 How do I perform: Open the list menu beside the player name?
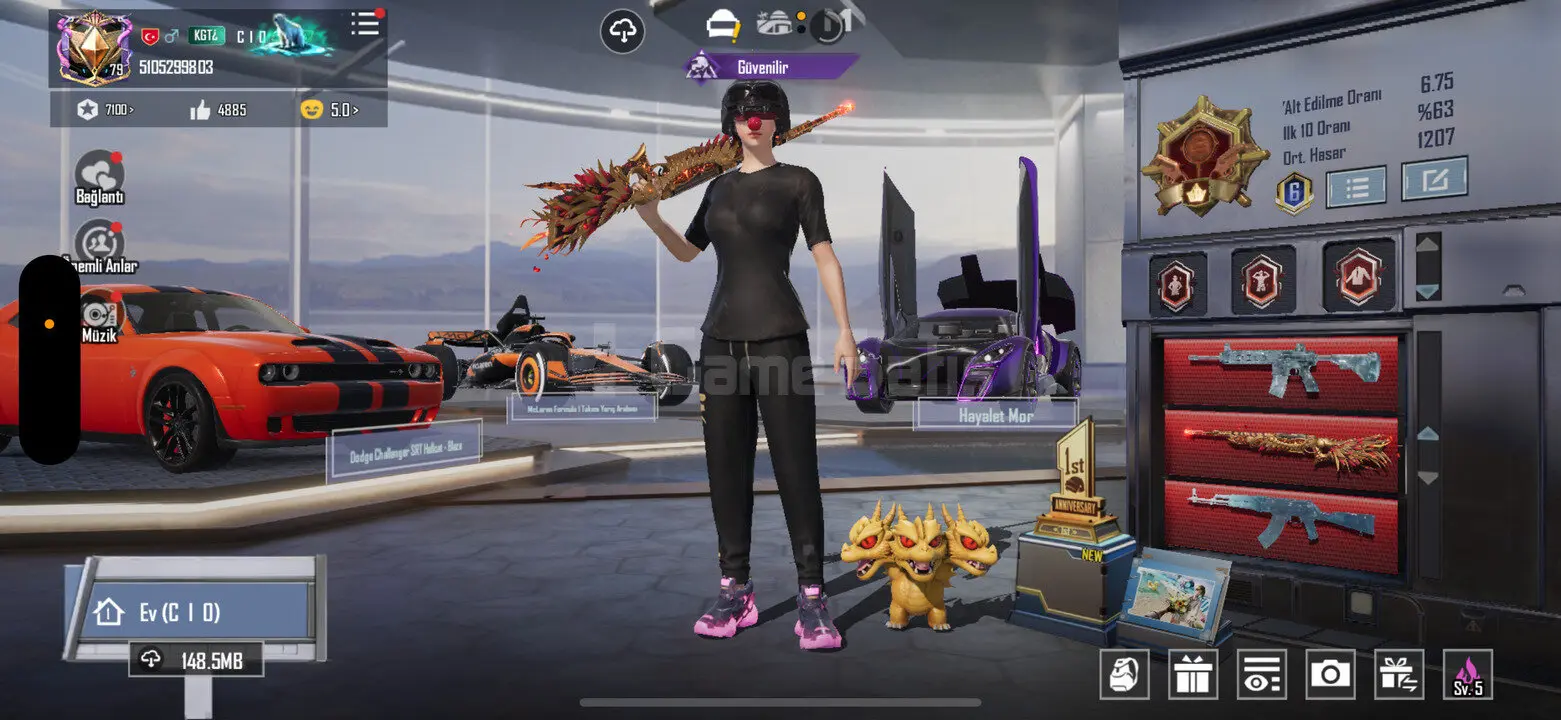coord(365,25)
